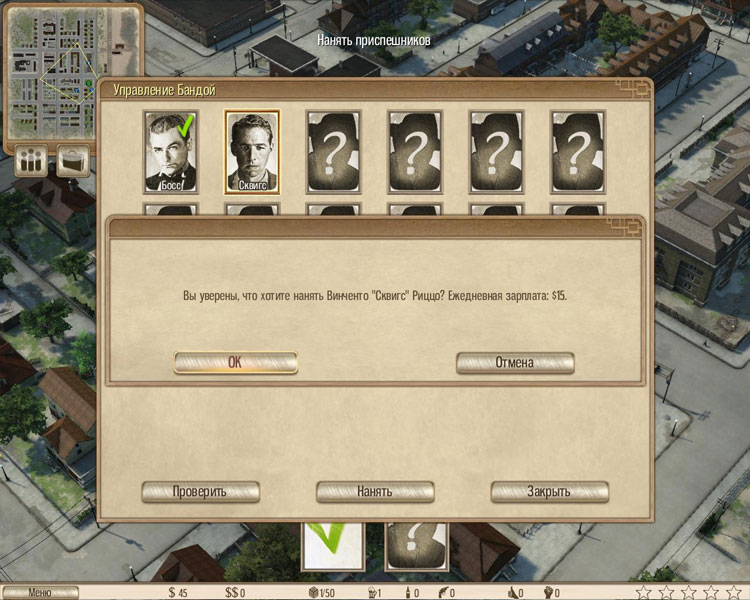Open the briefcase icon
The image size is (750, 600).
coord(73,161)
